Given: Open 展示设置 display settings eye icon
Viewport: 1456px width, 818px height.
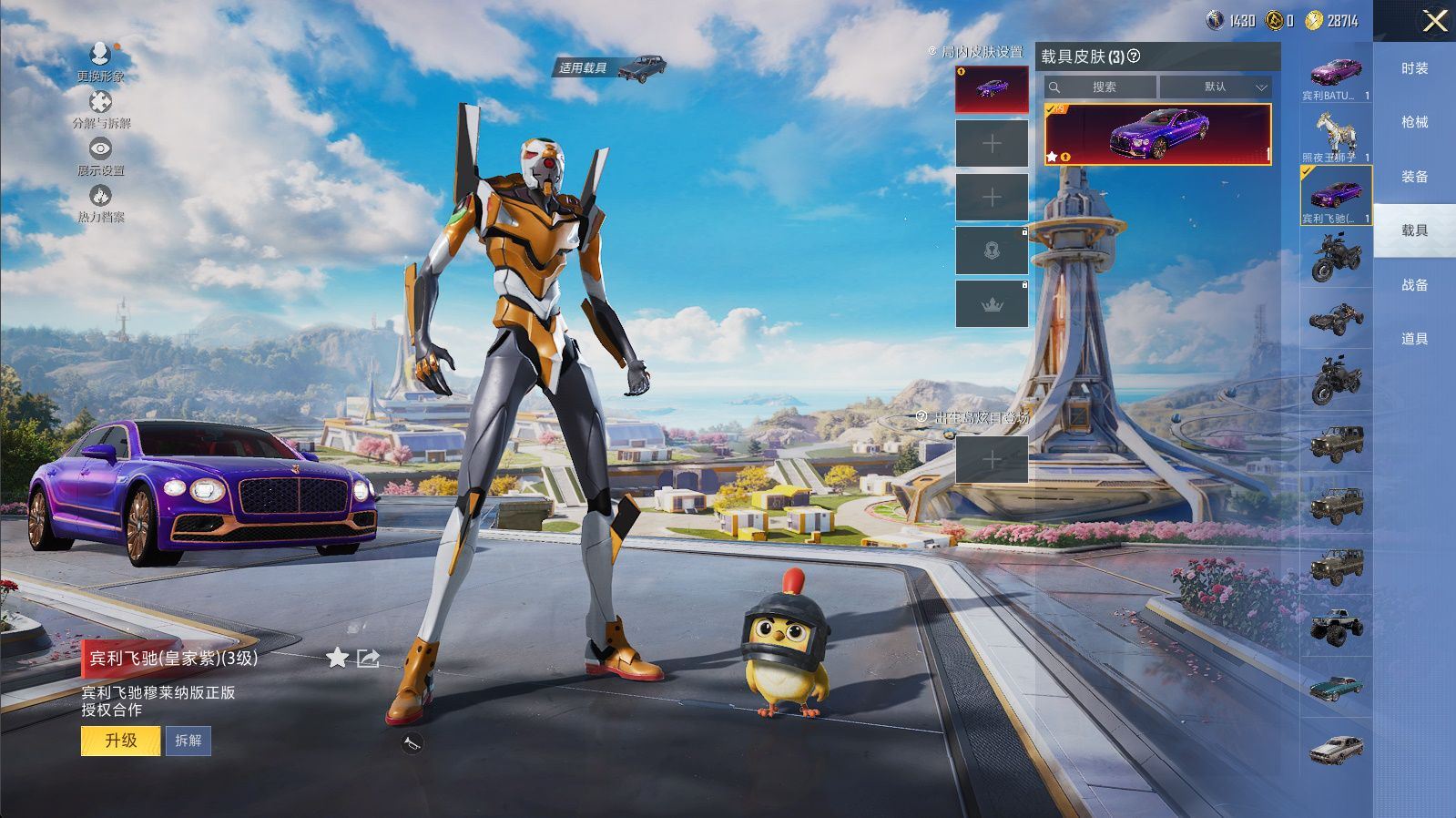Looking at the screenshot, I should pos(100,155).
